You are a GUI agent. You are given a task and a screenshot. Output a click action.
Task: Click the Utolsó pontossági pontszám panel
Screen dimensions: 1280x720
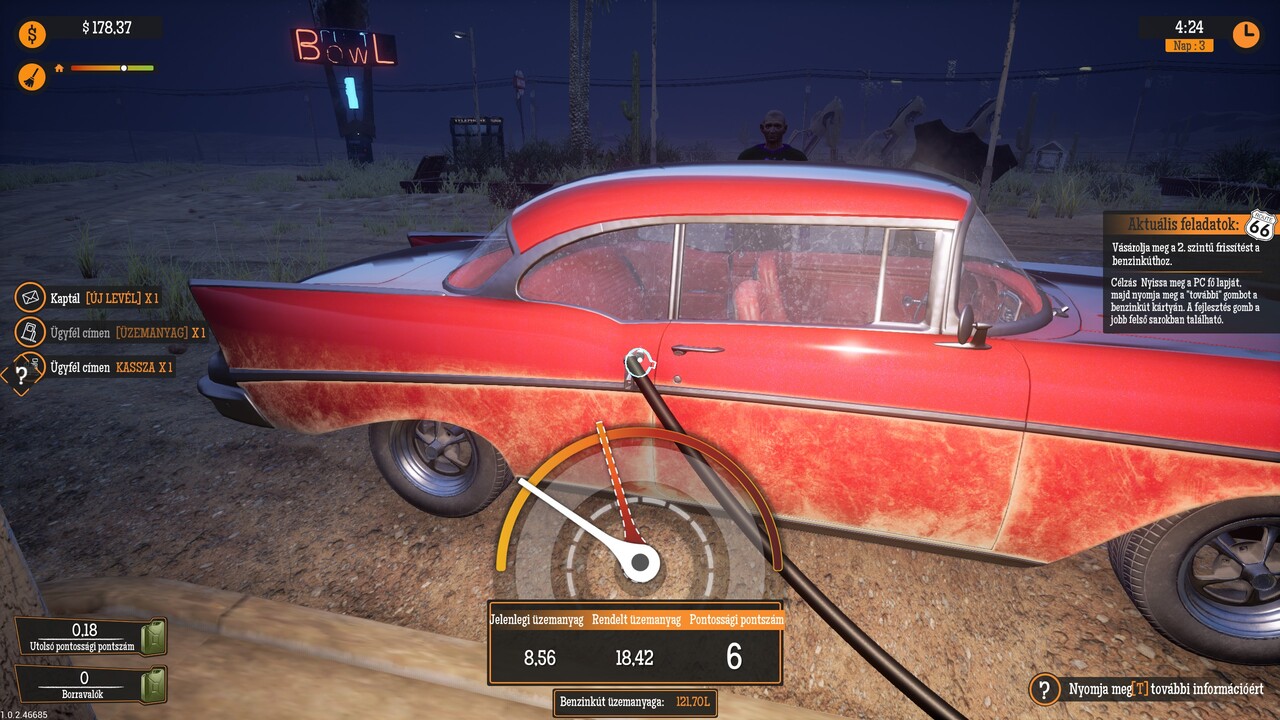pyautogui.click(x=91, y=637)
